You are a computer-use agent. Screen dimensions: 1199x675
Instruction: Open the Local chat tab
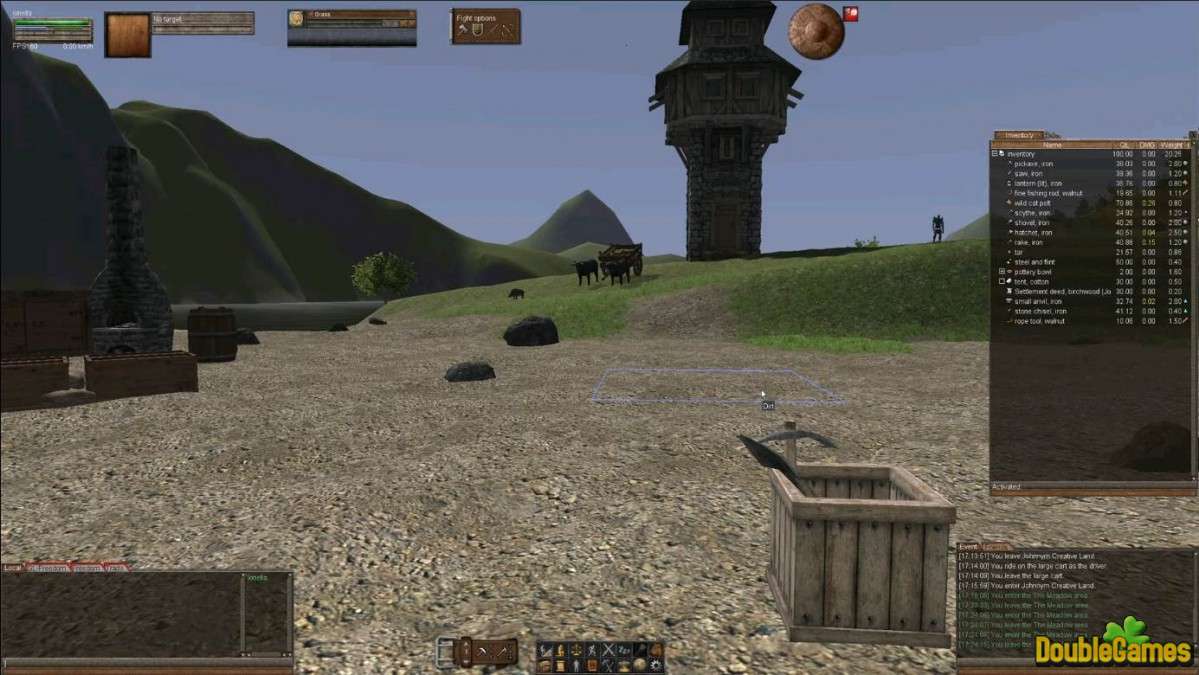(x=13, y=568)
